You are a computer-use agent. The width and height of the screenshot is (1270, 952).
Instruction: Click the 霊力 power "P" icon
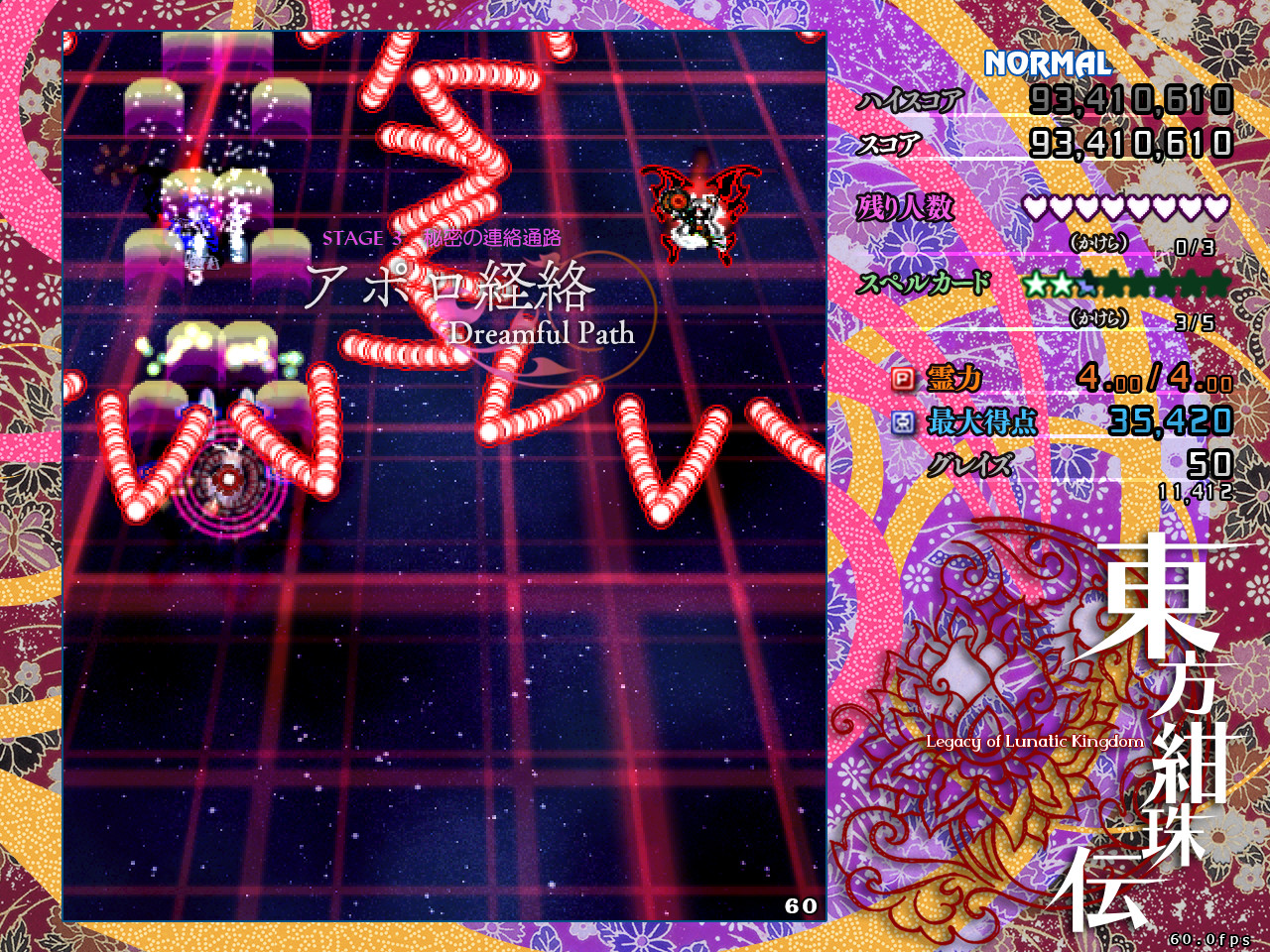coord(904,379)
